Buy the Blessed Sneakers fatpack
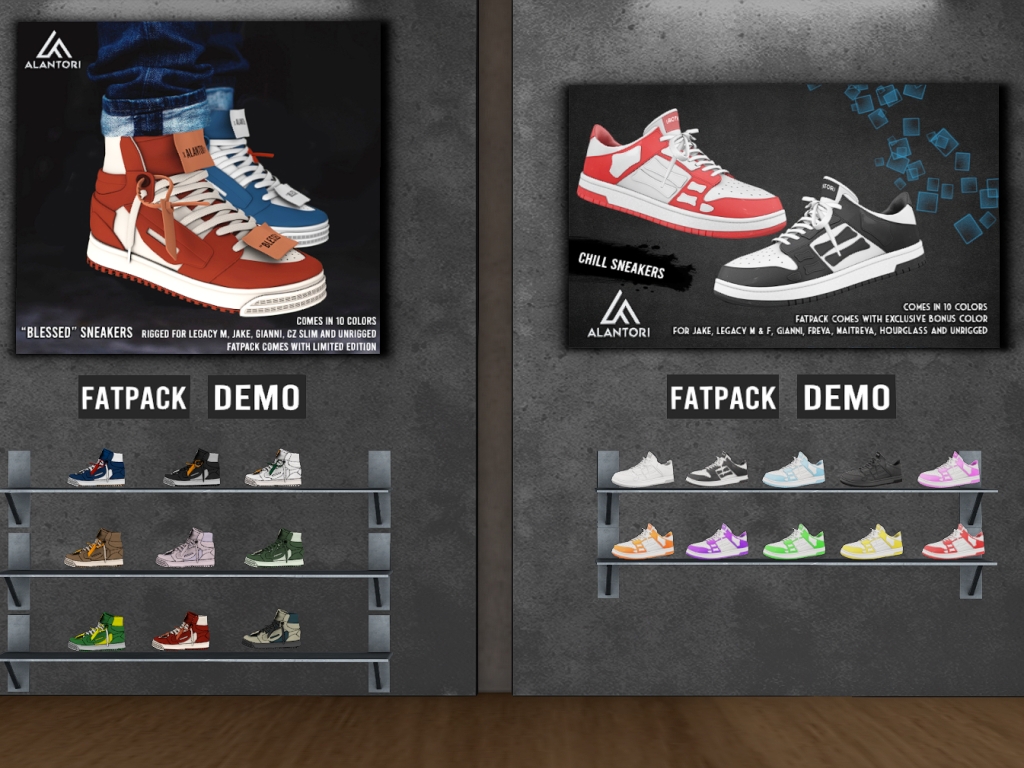Viewport: 1024px width, 768px height. [134, 398]
